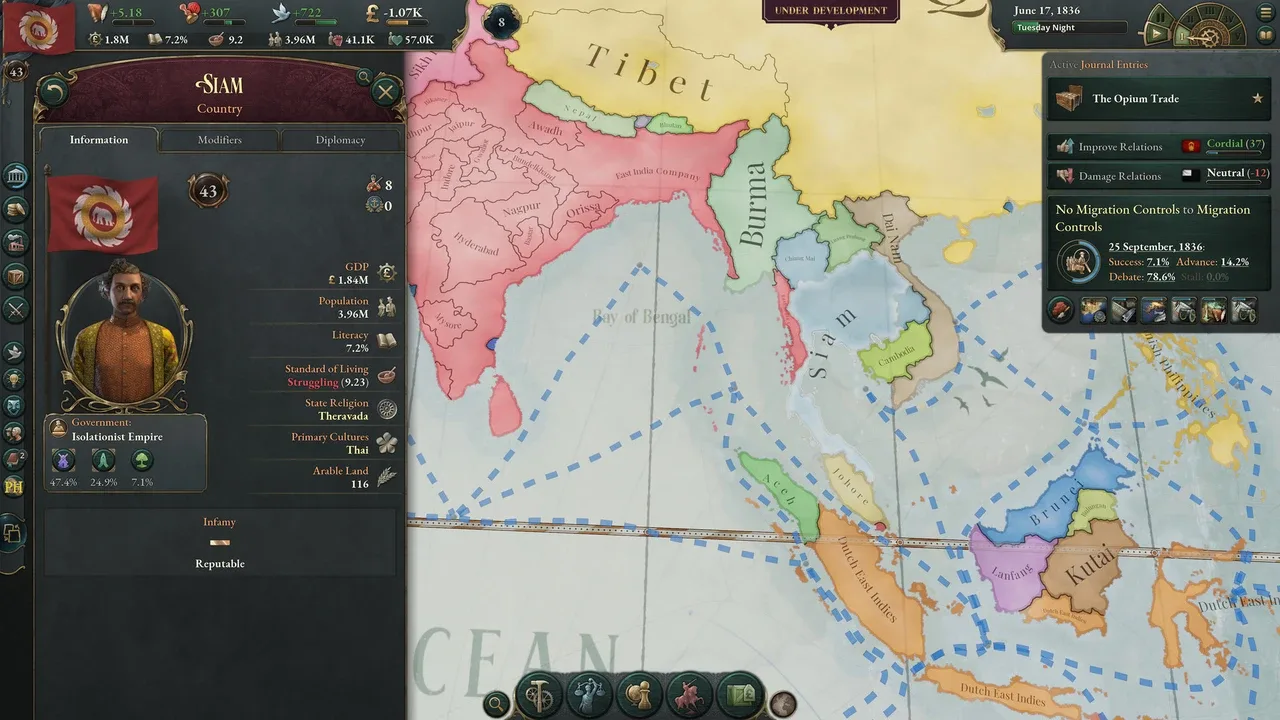
Task: Open the military panel with cavalry icon
Action: 690,695
